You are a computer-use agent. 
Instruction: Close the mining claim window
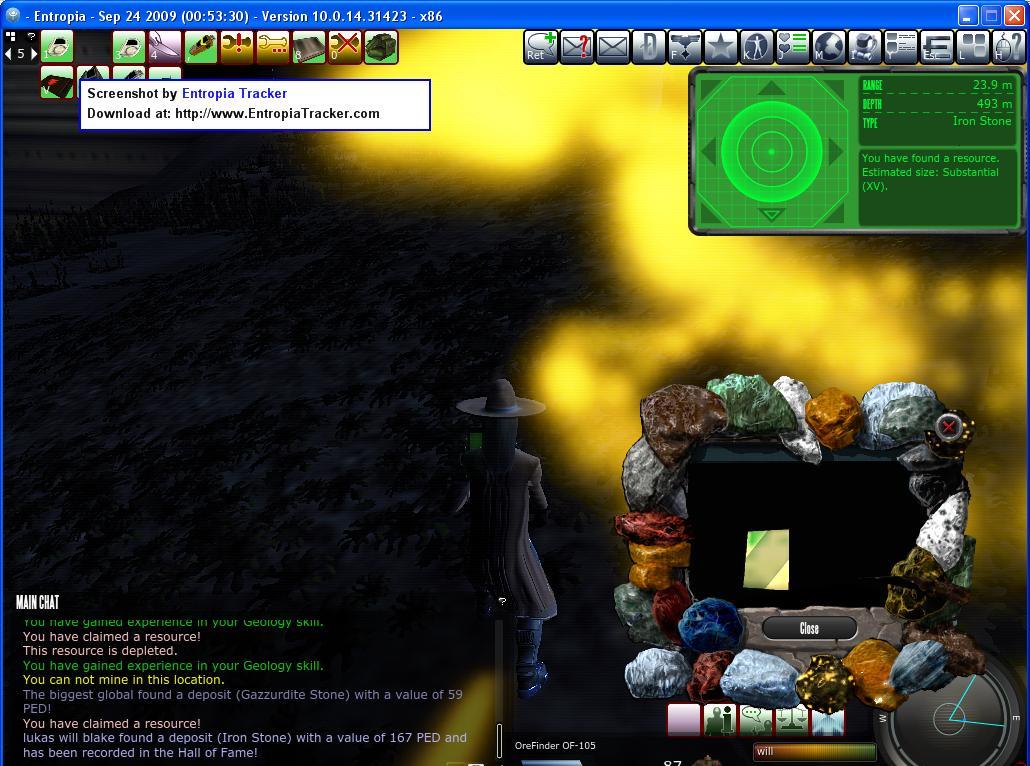click(x=809, y=628)
